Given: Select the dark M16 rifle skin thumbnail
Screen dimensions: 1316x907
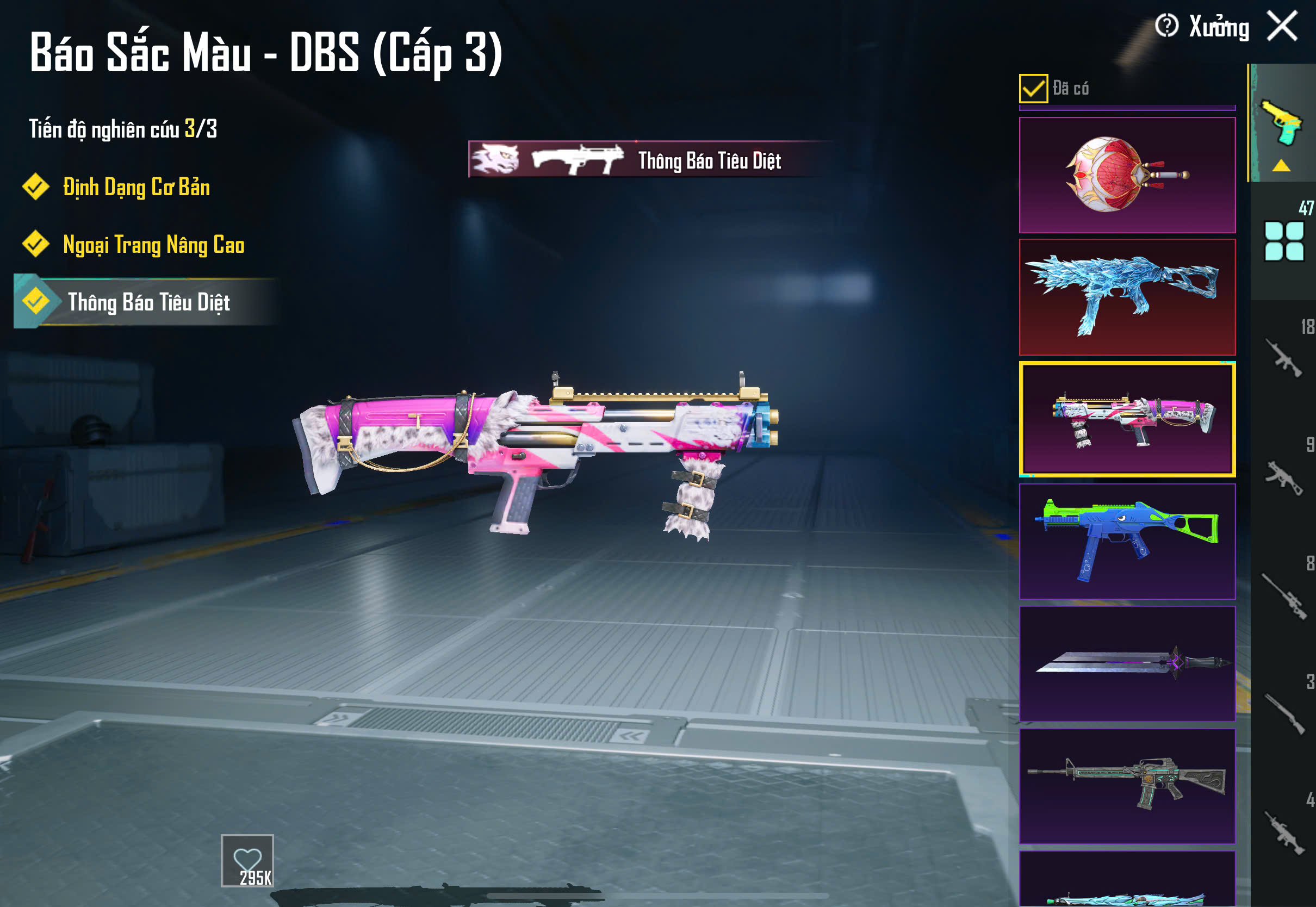Looking at the screenshot, I should coord(1127,786).
